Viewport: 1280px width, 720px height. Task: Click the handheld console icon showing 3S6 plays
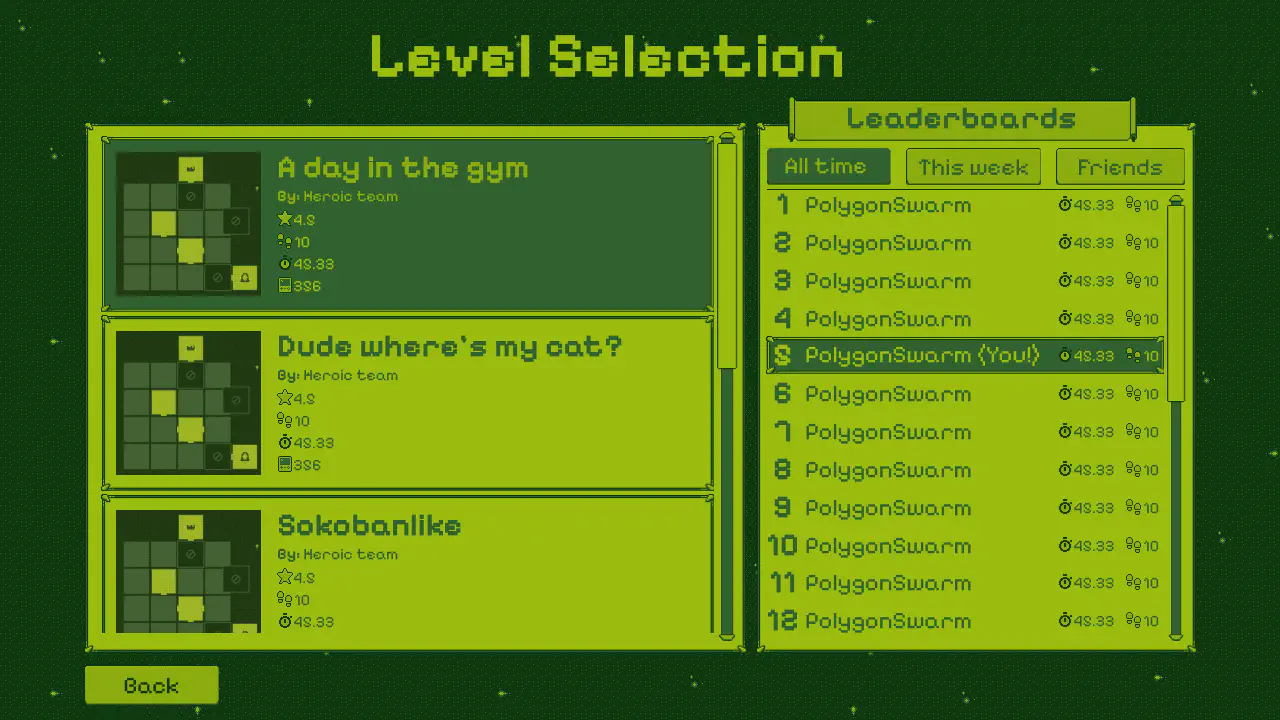tap(287, 286)
